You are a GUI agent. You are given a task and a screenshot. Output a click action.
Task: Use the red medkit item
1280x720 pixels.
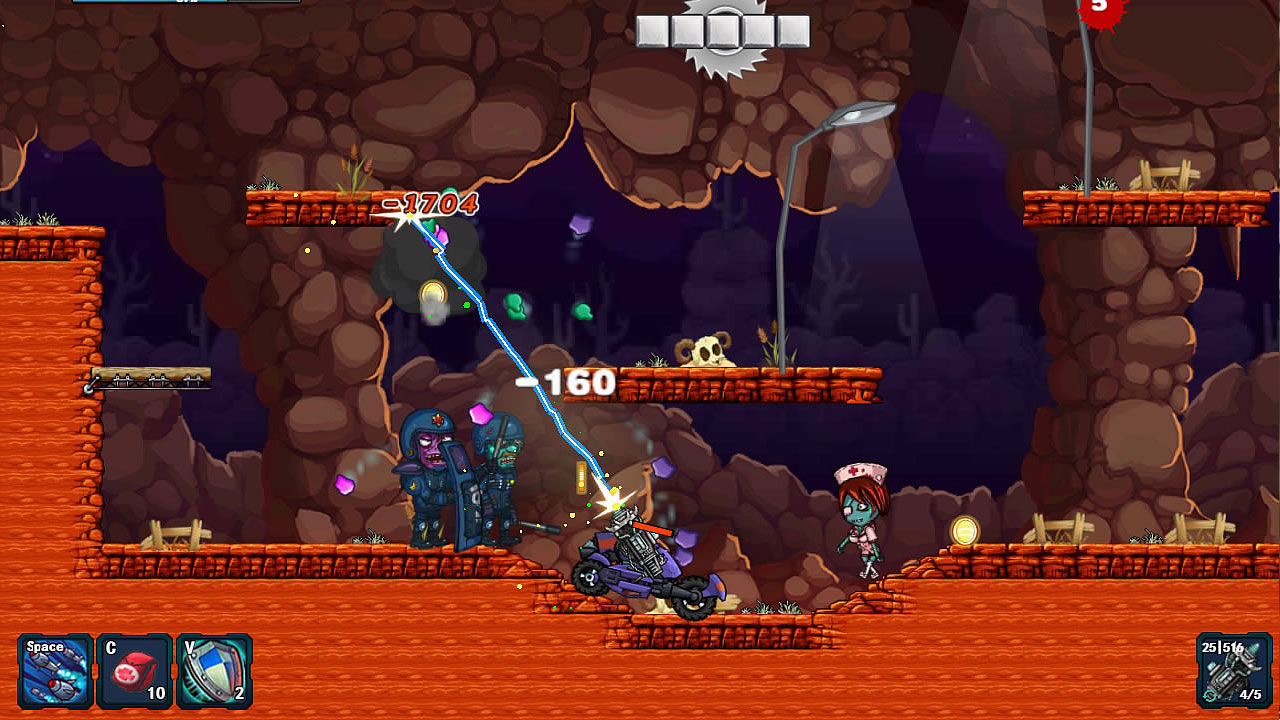pos(134,671)
